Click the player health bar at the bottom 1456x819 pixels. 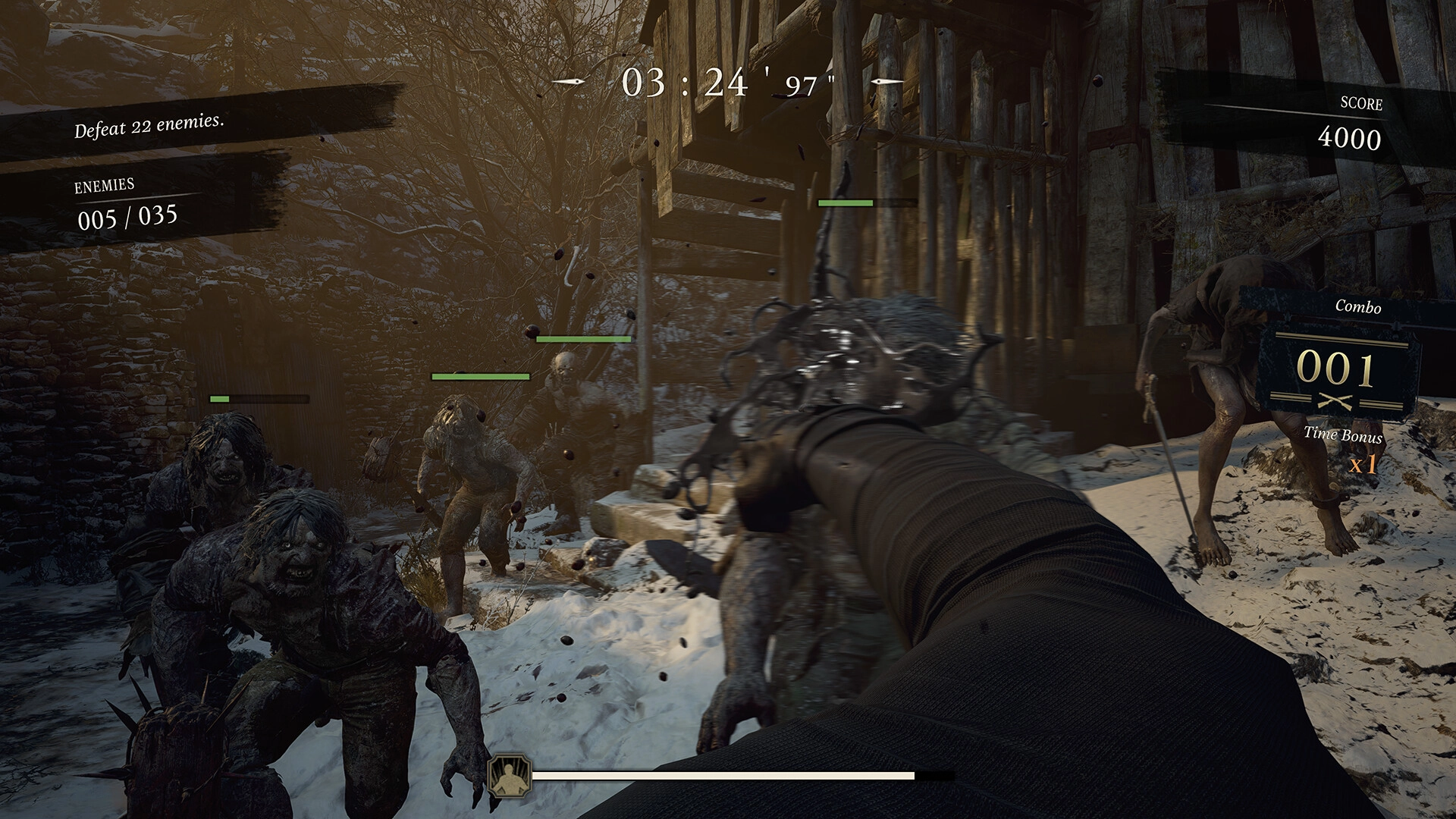tap(720, 776)
